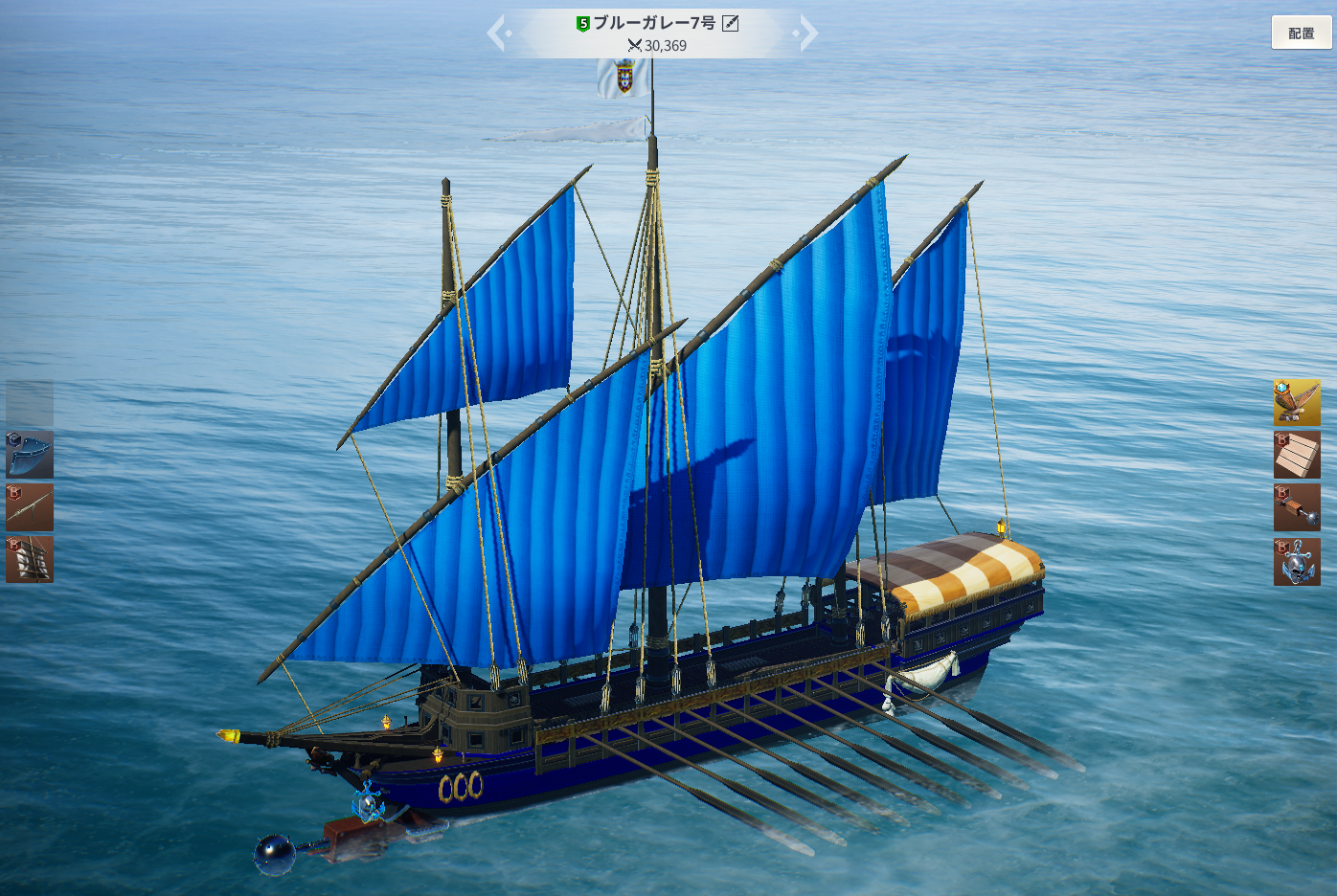Select the swivel cannon equipment slot
The image size is (1337, 896).
click(x=30, y=507)
